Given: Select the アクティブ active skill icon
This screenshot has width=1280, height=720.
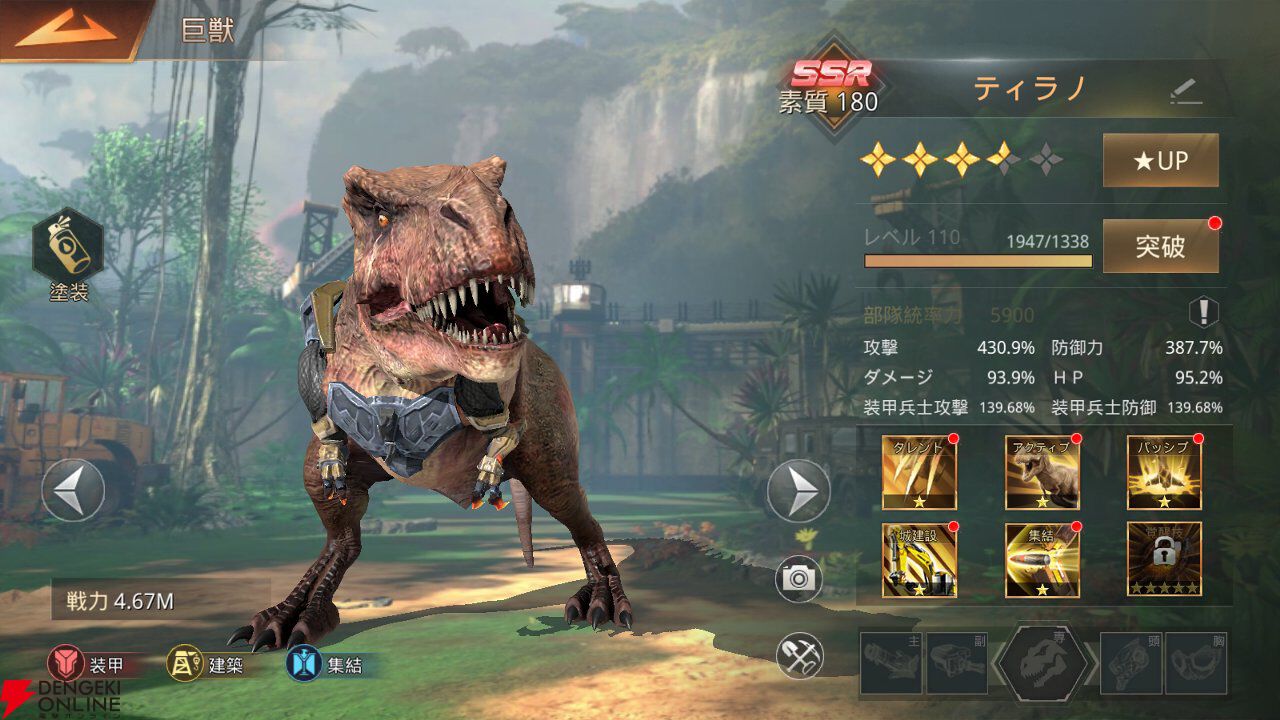Looking at the screenshot, I should point(1042,473).
